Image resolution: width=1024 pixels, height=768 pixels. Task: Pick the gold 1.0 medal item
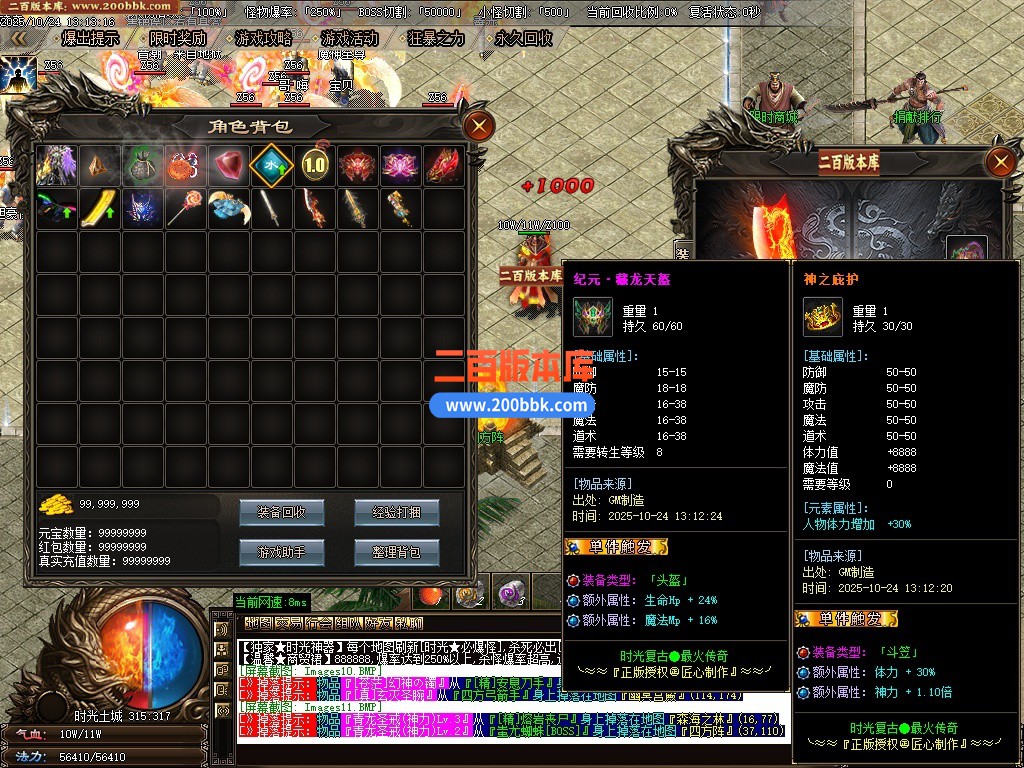pyautogui.click(x=314, y=166)
